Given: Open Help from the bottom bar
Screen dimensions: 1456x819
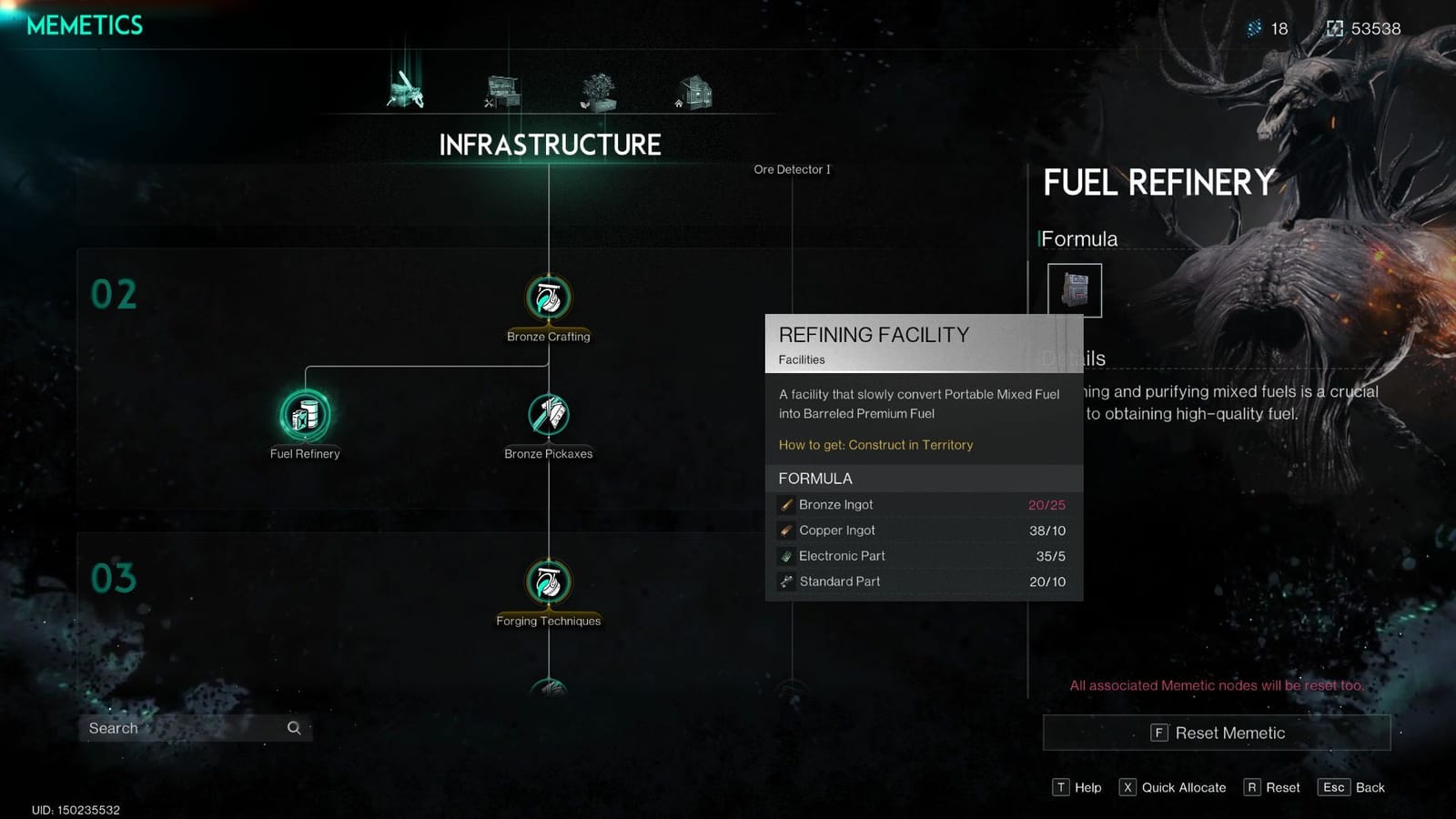Looking at the screenshot, I should click(1077, 787).
